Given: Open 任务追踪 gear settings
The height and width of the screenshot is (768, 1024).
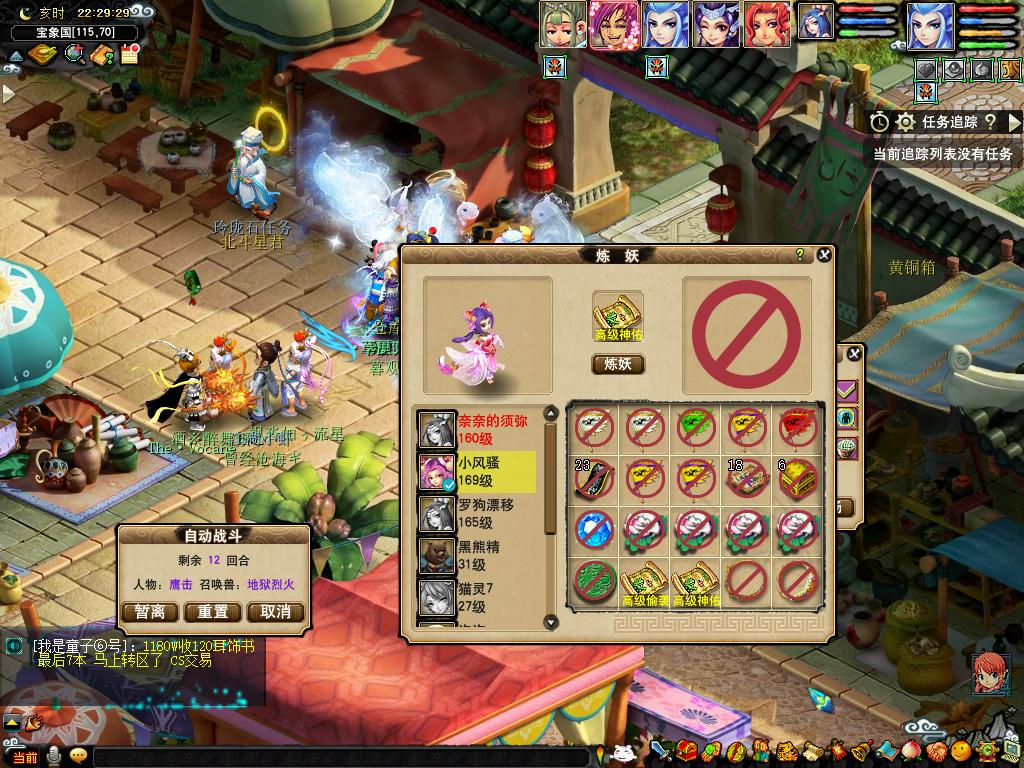Looking at the screenshot, I should [x=906, y=122].
